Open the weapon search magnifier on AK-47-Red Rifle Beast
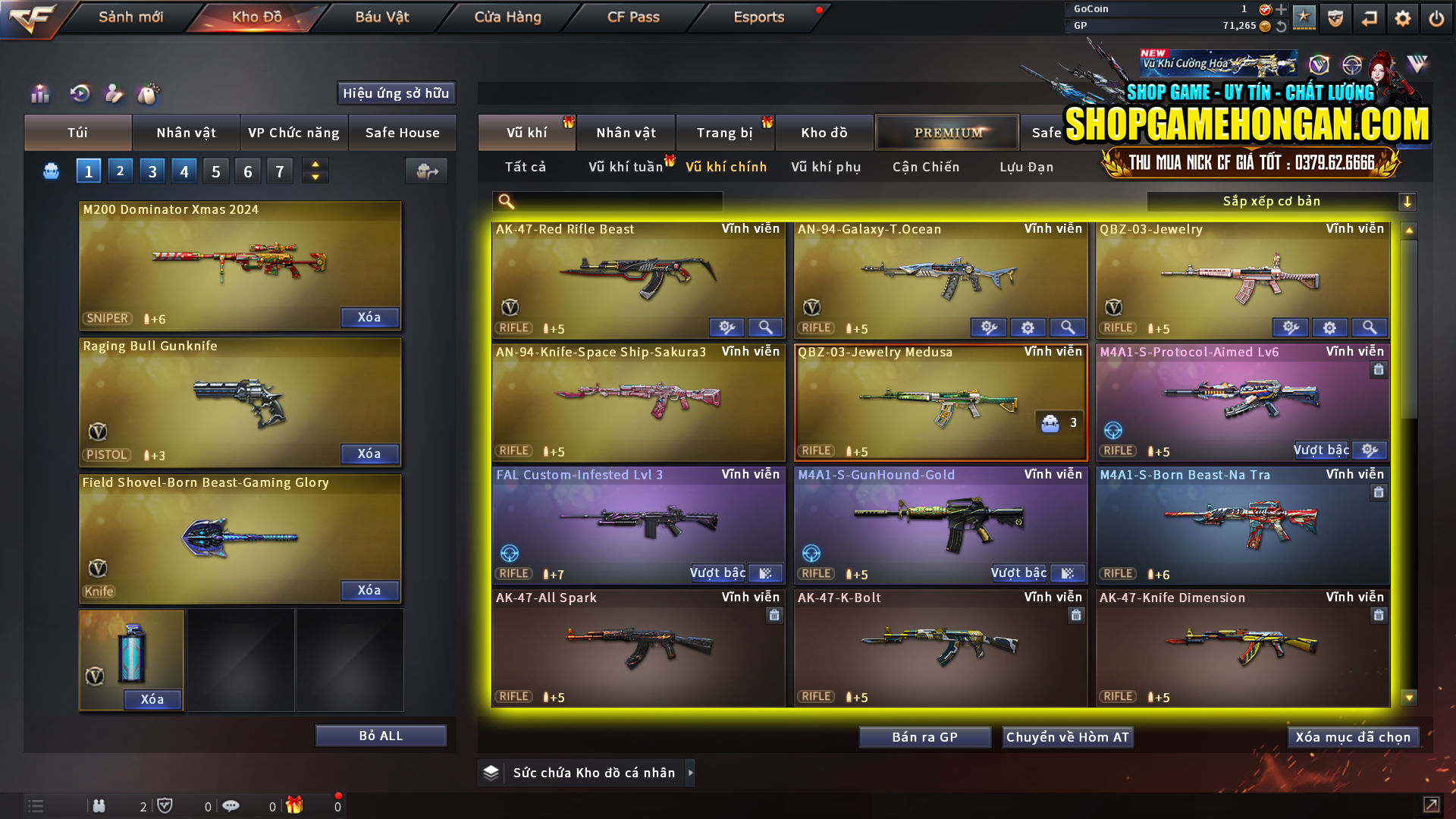The height and width of the screenshot is (819, 1456). [x=765, y=327]
